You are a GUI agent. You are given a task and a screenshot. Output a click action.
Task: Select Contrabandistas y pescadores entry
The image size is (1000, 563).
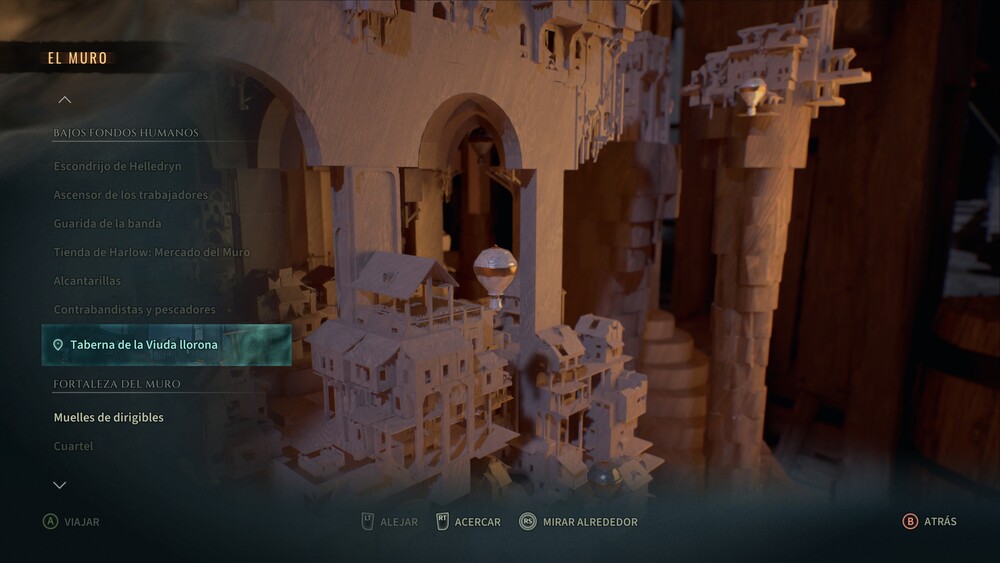click(x=134, y=310)
